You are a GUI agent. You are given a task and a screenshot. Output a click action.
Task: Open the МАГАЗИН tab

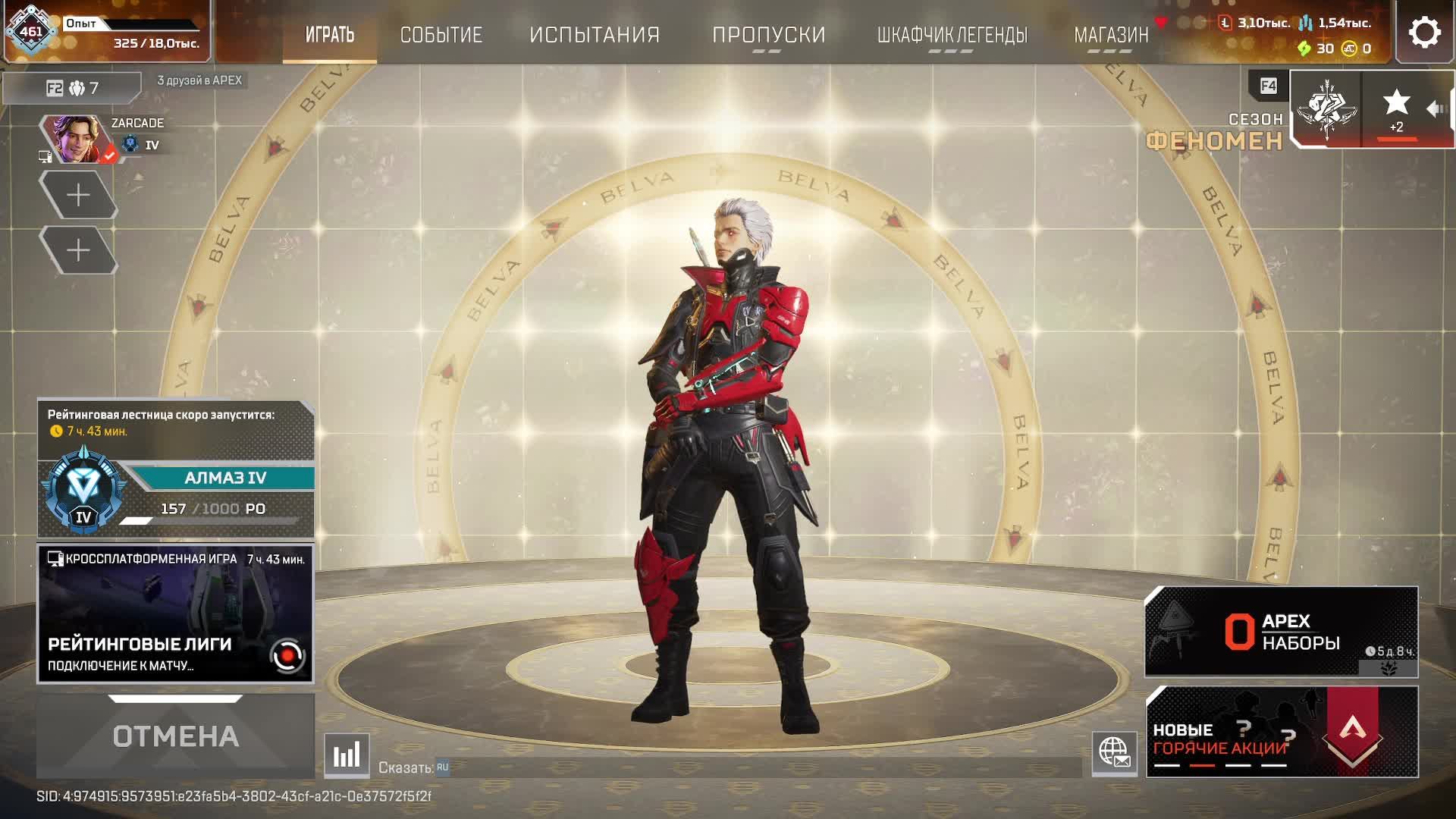point(1111,35)
